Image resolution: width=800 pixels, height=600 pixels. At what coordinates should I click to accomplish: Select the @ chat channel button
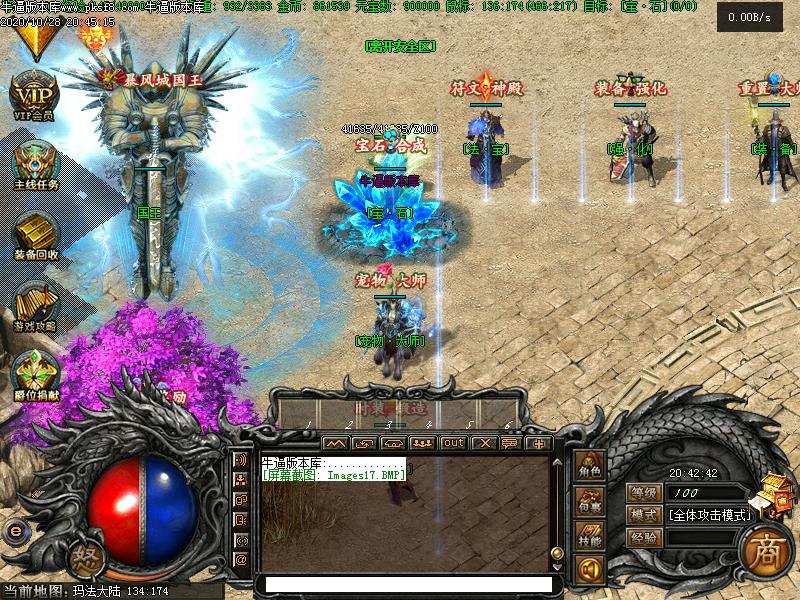point(241,559)
